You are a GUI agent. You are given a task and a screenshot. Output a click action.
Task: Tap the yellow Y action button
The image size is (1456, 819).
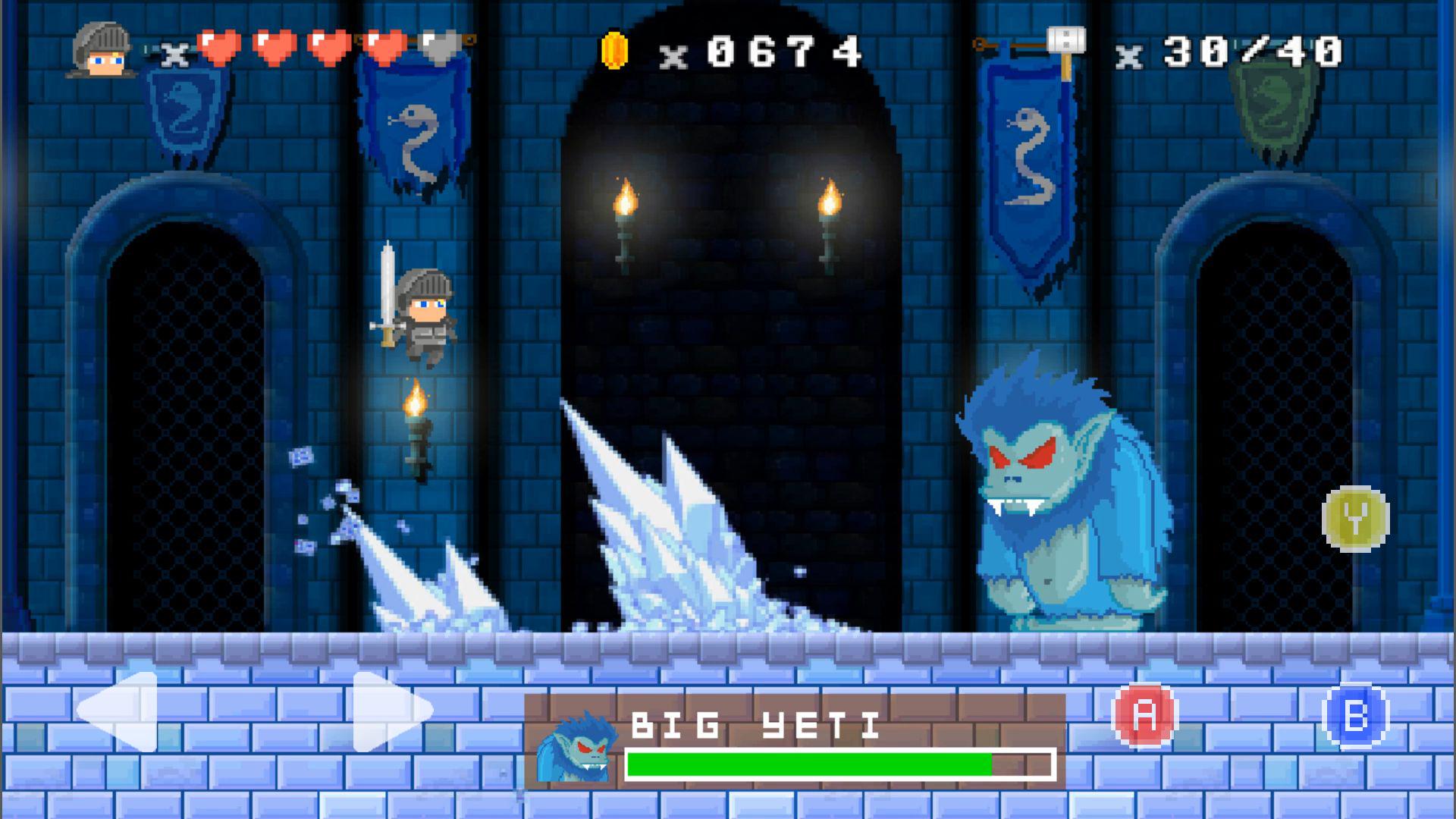[1355, 519]
